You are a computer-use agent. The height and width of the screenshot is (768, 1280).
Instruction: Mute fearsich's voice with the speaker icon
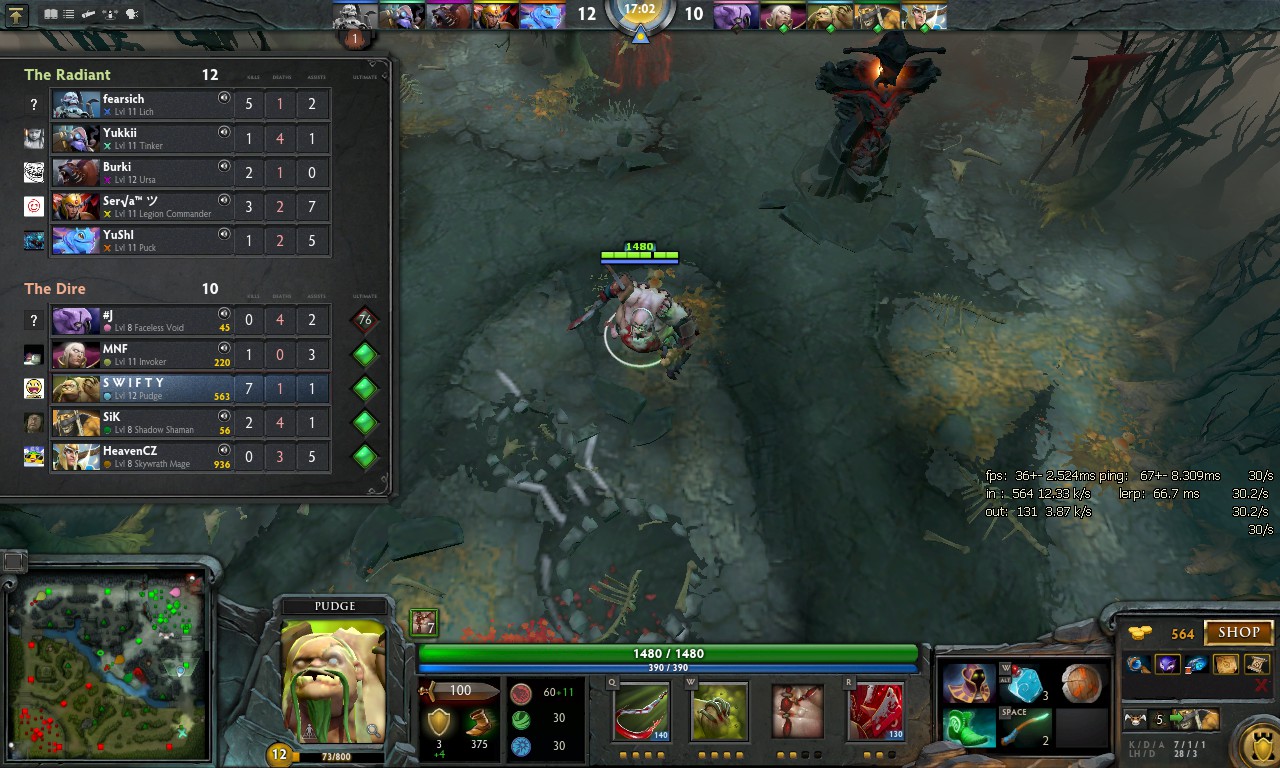tap(224, 99)
